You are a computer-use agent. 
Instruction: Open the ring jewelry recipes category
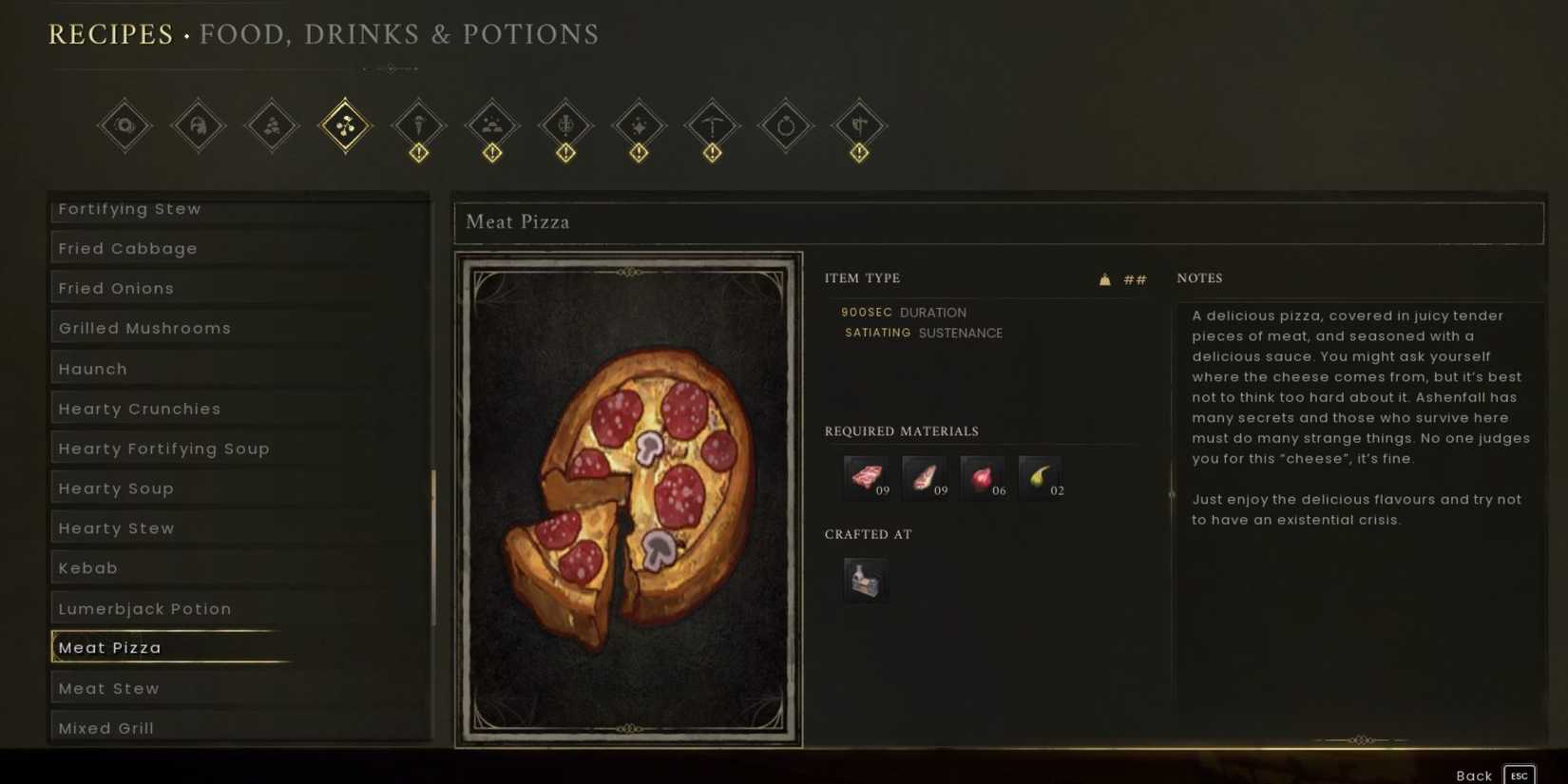[x=785, y=124]
